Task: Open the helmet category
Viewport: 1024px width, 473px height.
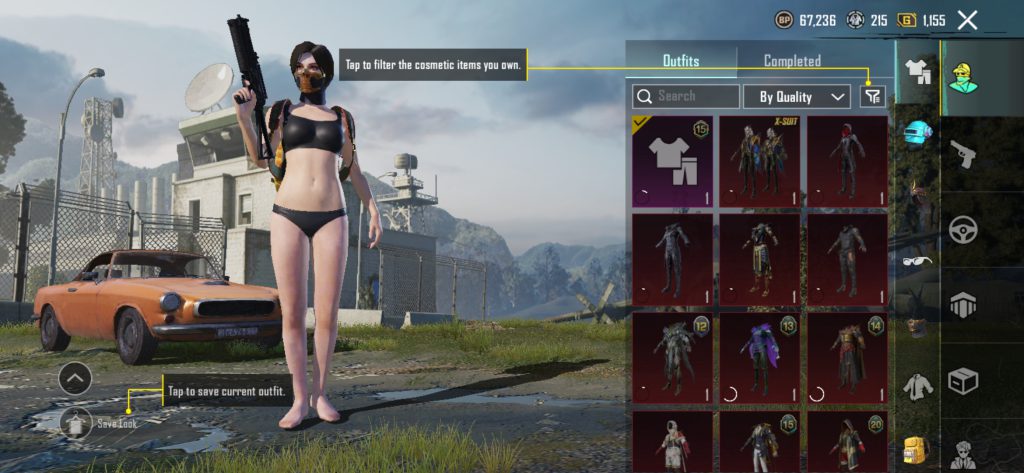Action: click(x=917, y=133)
